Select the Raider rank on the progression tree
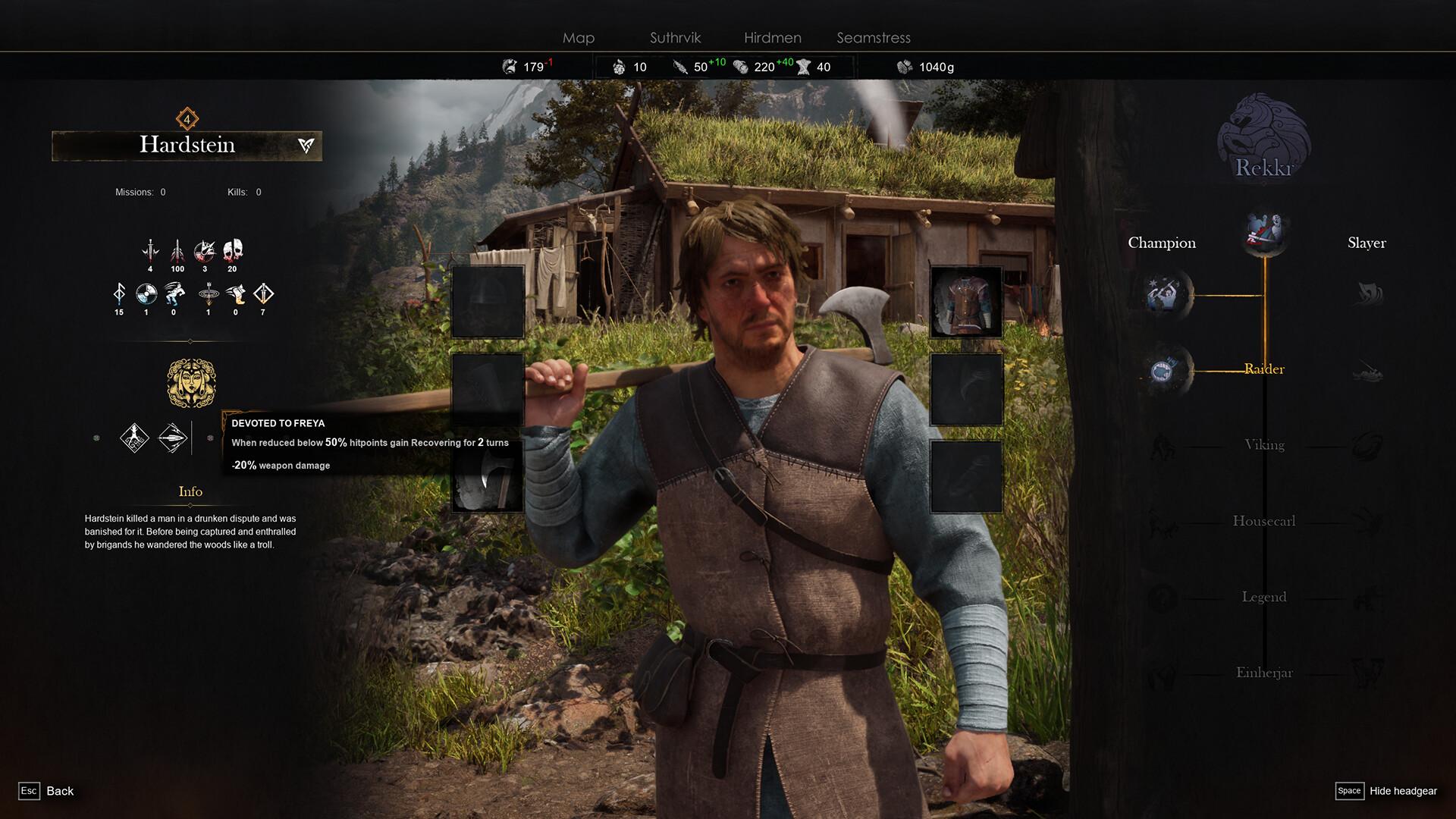 (1263, 369)
